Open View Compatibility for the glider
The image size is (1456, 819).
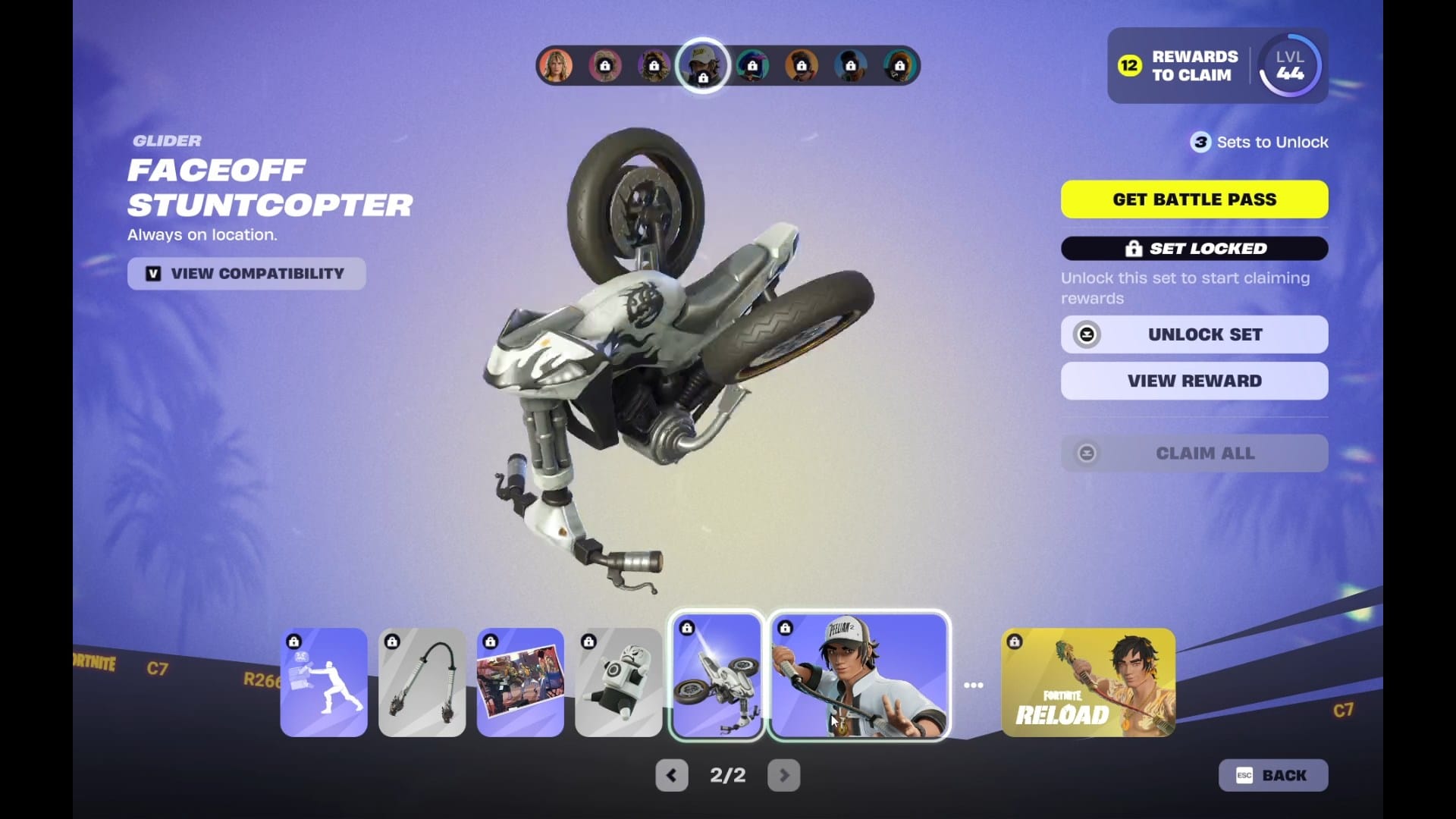246,274
